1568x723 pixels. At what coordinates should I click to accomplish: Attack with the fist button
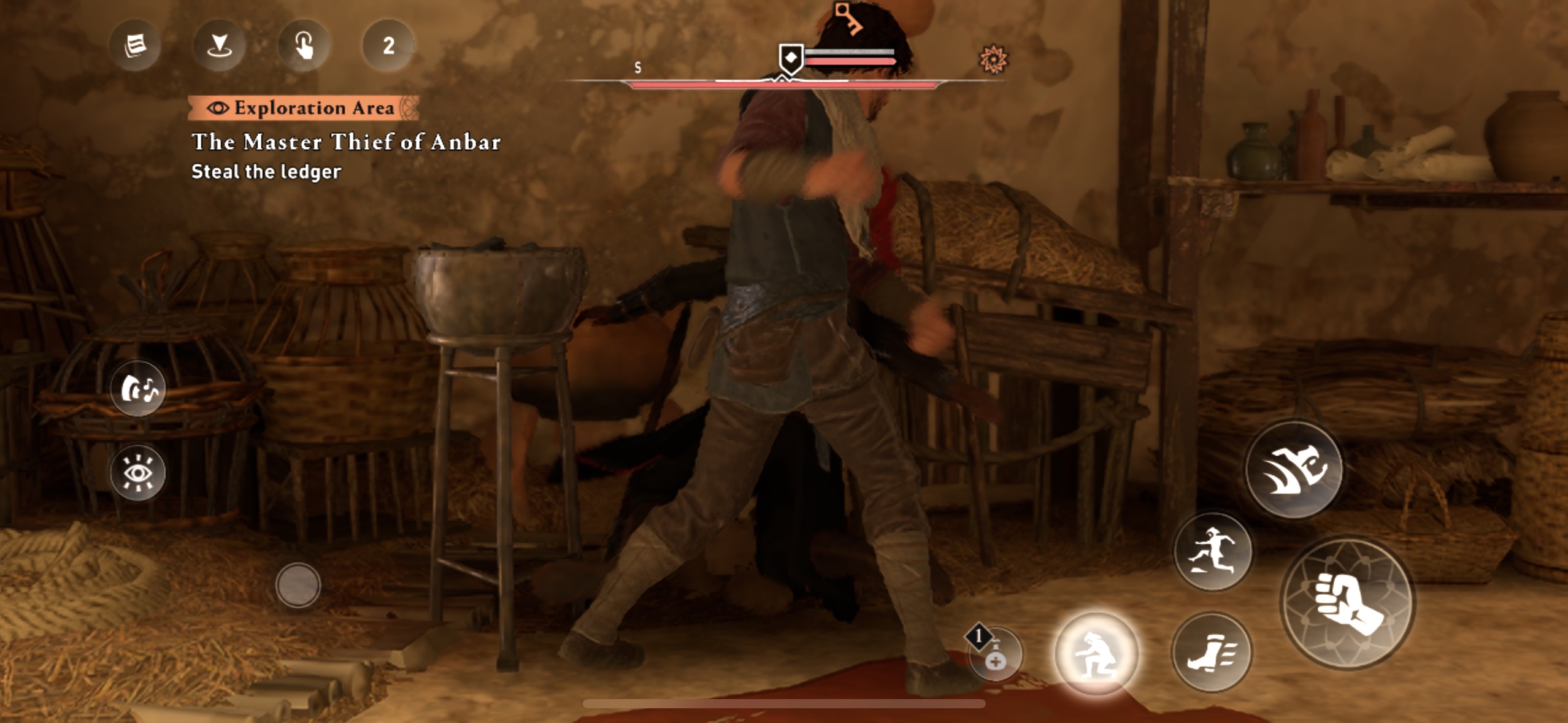click(x=1348, y=603)
